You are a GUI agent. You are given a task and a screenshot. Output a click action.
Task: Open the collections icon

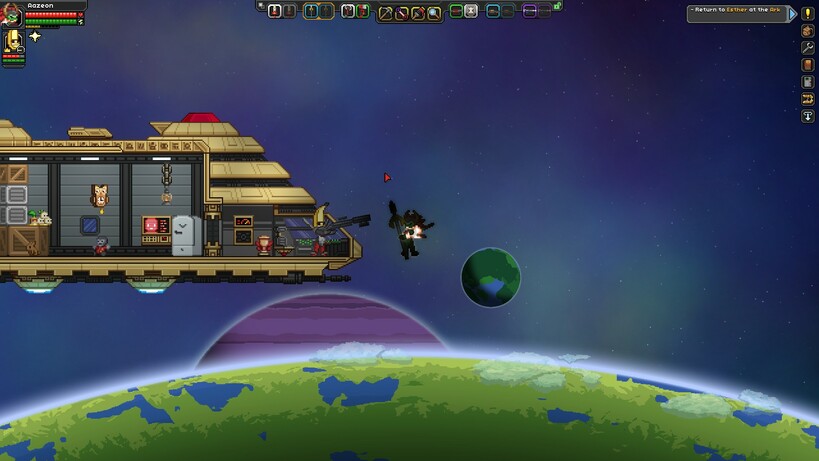[x=808, y=99]
